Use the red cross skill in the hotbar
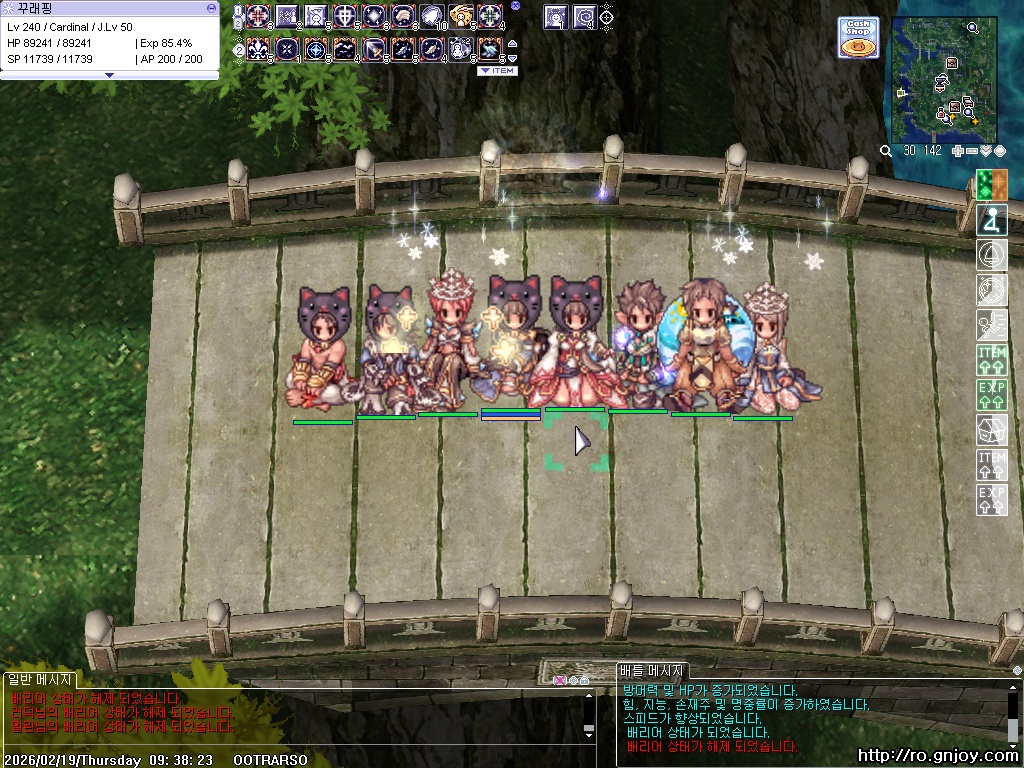The image size is (1024, 768). [x=258, y=16]
